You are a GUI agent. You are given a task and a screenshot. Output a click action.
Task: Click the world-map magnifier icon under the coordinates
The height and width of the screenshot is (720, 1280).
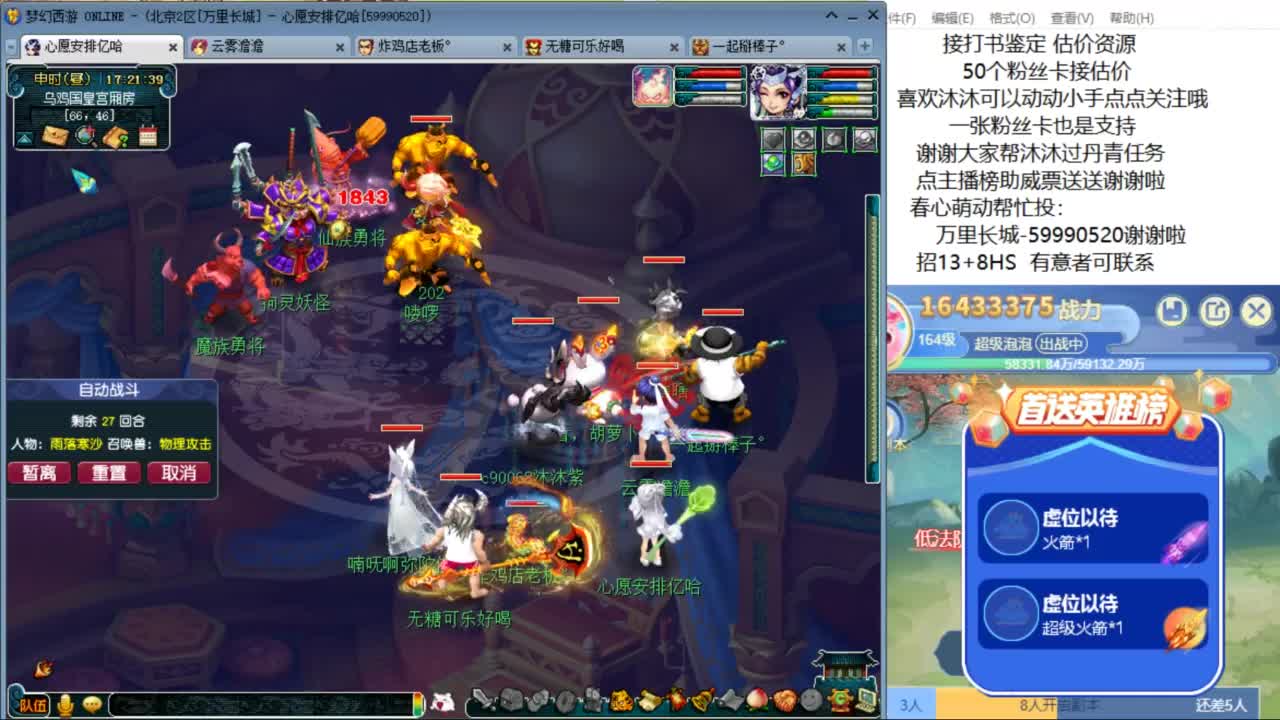click(x=84, y=137)
